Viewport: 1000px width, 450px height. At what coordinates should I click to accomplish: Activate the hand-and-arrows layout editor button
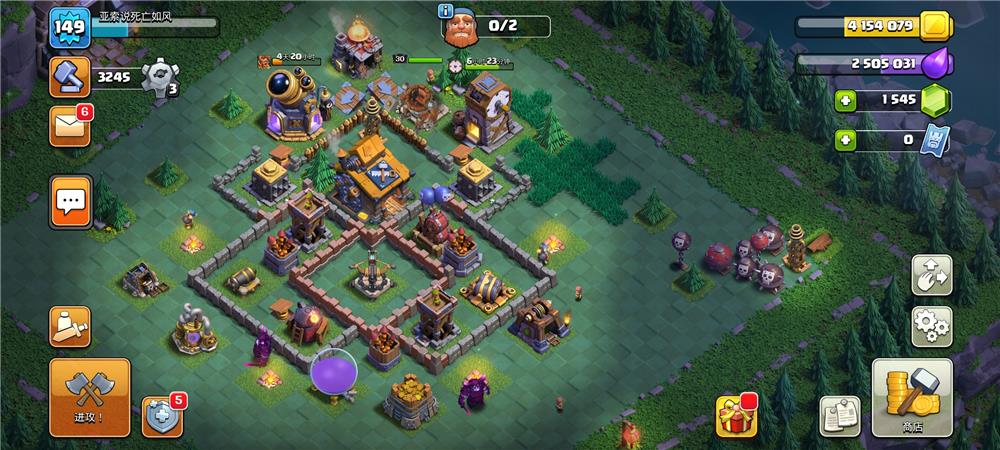pyautogui.click(x=931, y=275)
